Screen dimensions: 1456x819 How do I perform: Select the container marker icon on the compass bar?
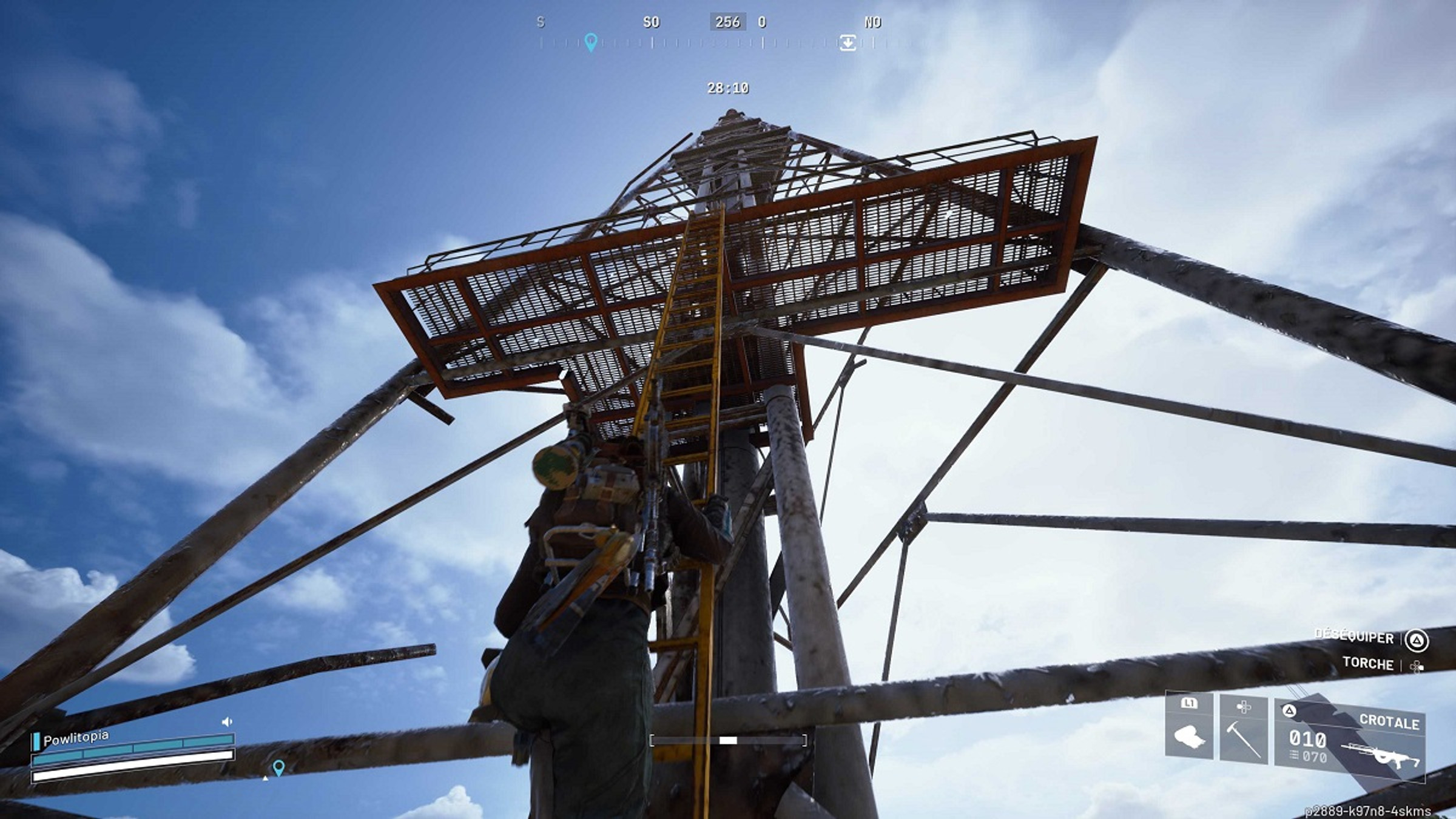[x=849, y=43]
